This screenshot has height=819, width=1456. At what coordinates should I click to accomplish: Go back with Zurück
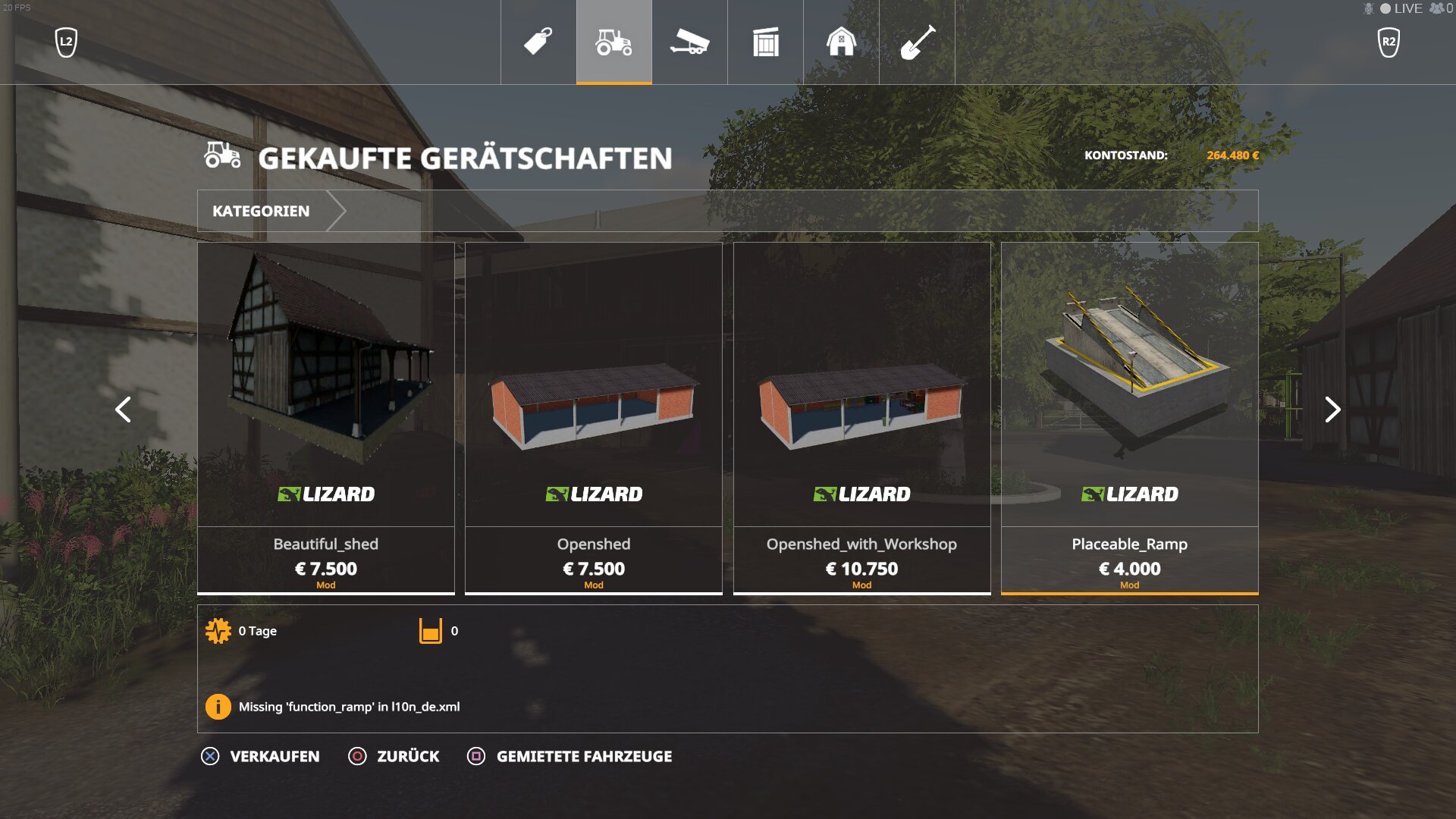coord(394,756)
